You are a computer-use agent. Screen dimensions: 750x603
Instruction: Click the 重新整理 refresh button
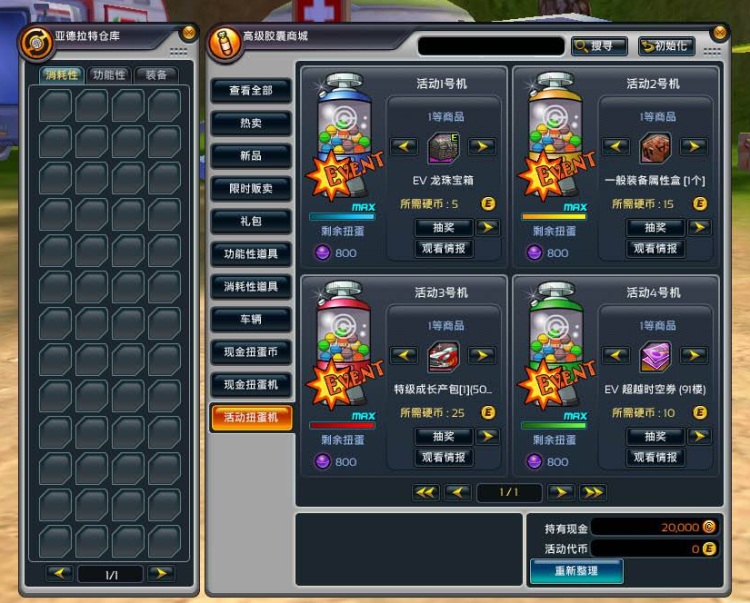576,570
